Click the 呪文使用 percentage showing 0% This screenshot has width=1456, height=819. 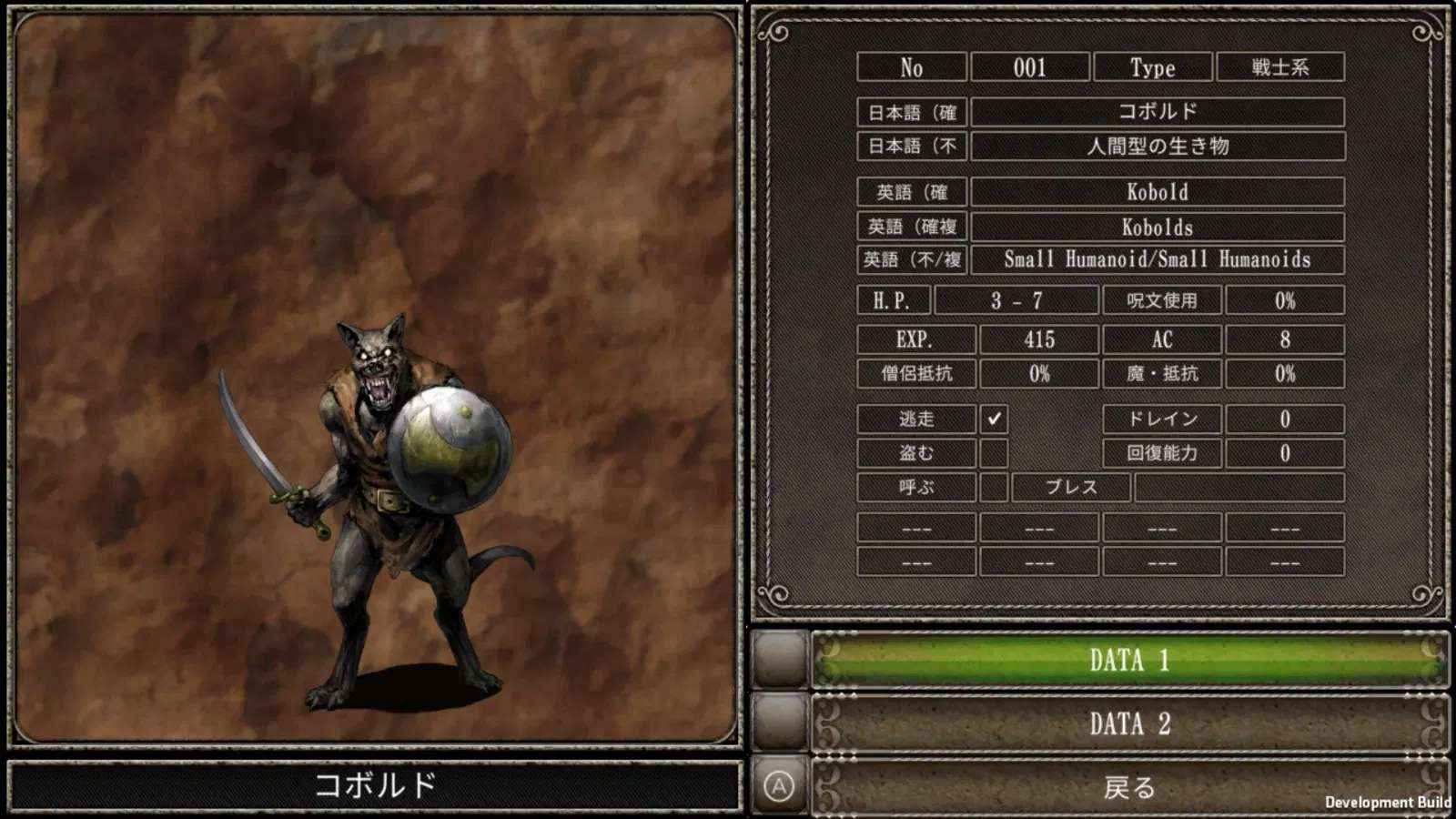coord(1285,299)
